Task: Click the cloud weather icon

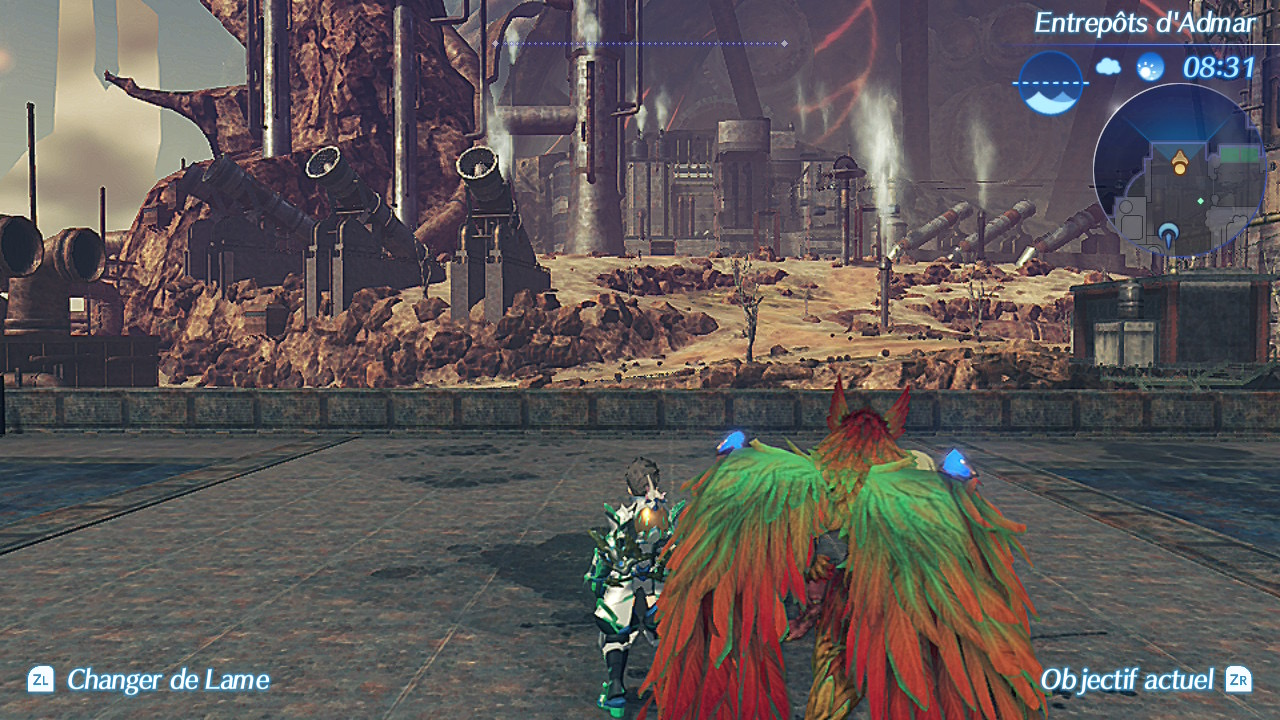Action: 1108,67
